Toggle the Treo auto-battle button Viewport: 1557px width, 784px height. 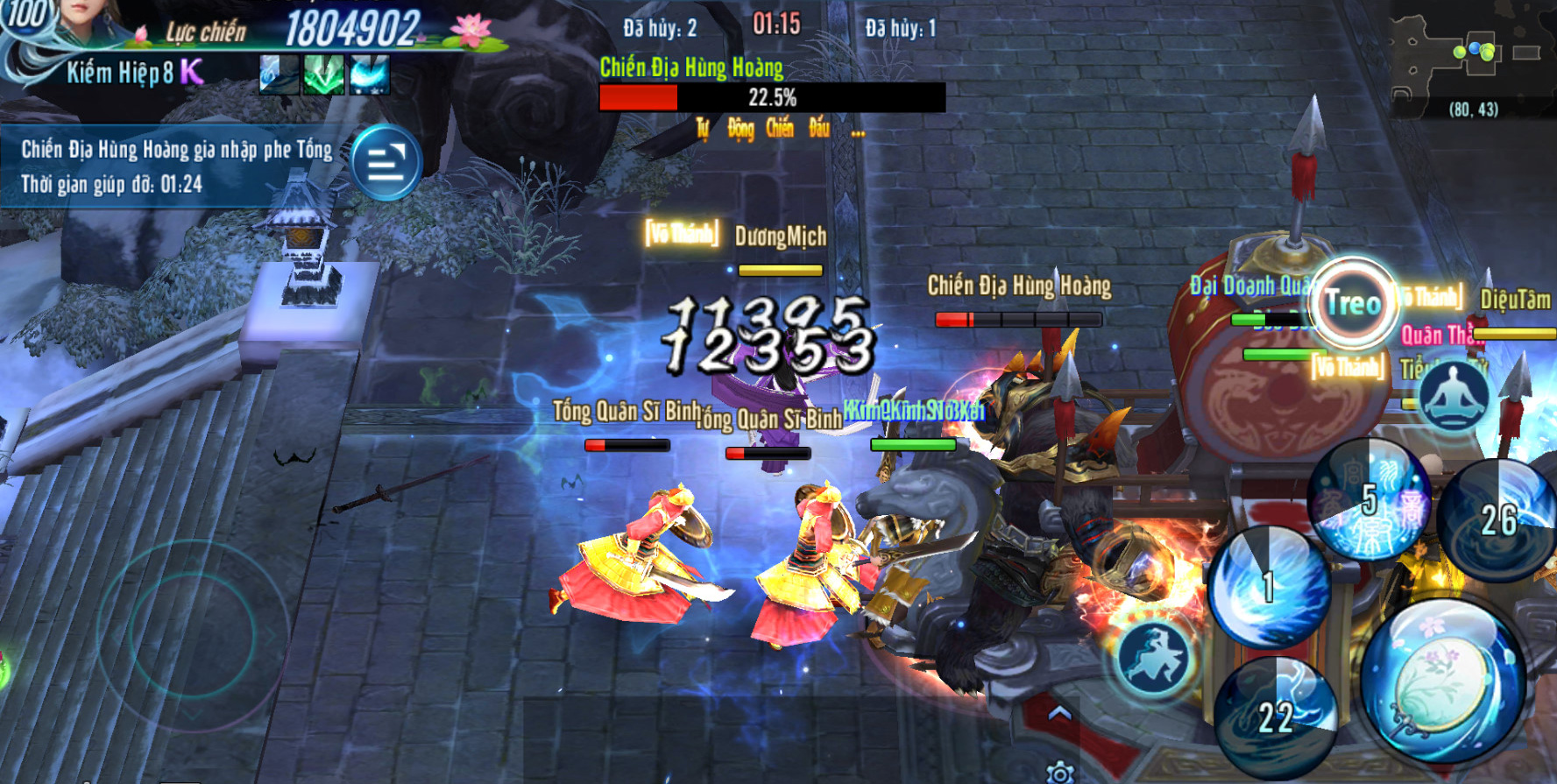(1353, 304)
